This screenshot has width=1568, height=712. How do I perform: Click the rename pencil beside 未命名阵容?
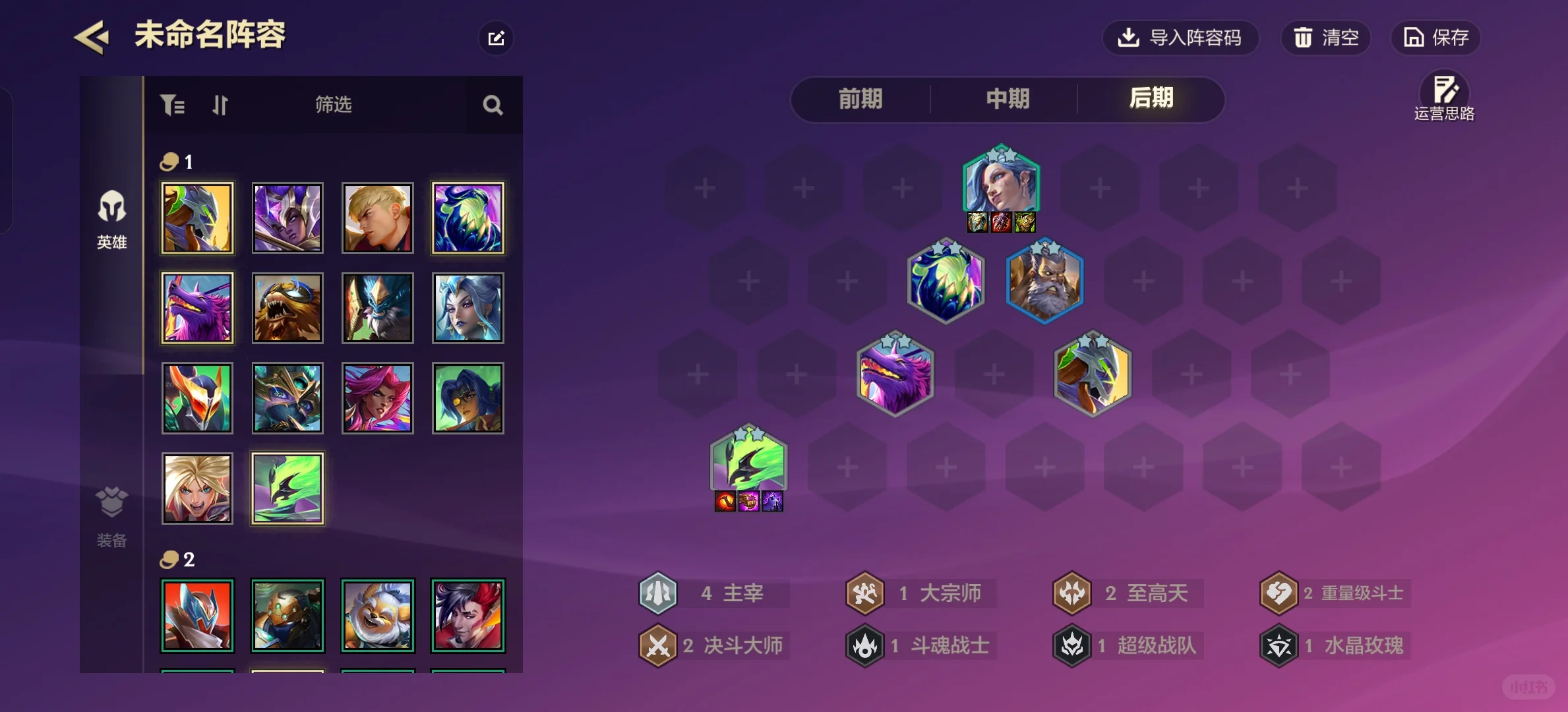point(496,38)
